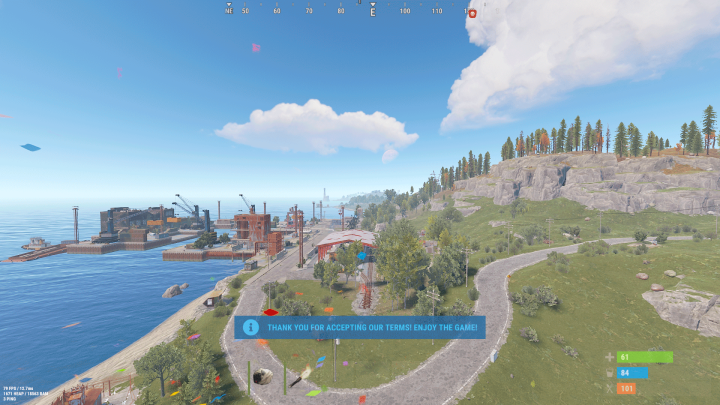
Task: Select the torch hotbar slot
Action: coord(299,377)
